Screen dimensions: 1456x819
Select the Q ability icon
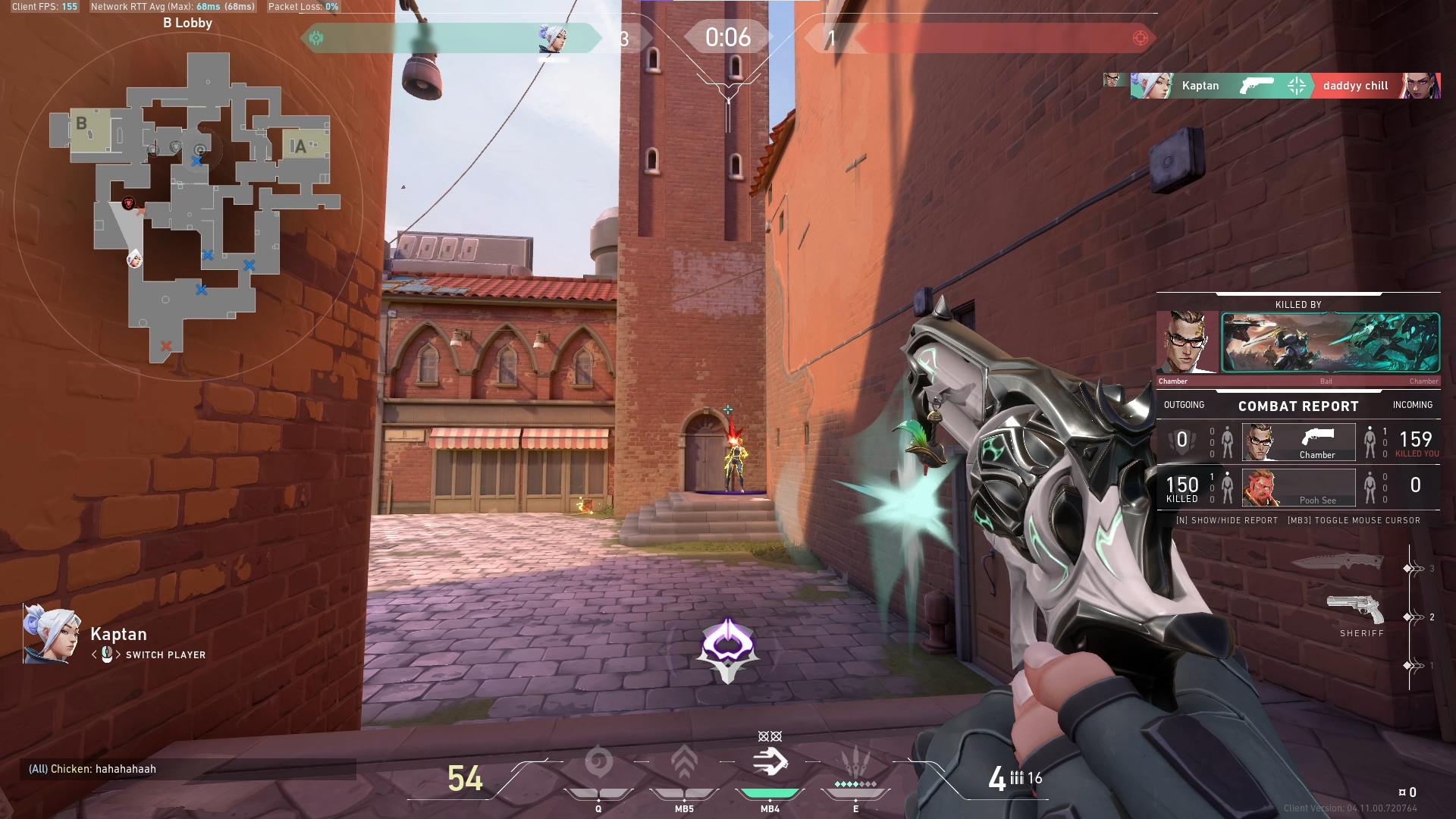point(598,763)
